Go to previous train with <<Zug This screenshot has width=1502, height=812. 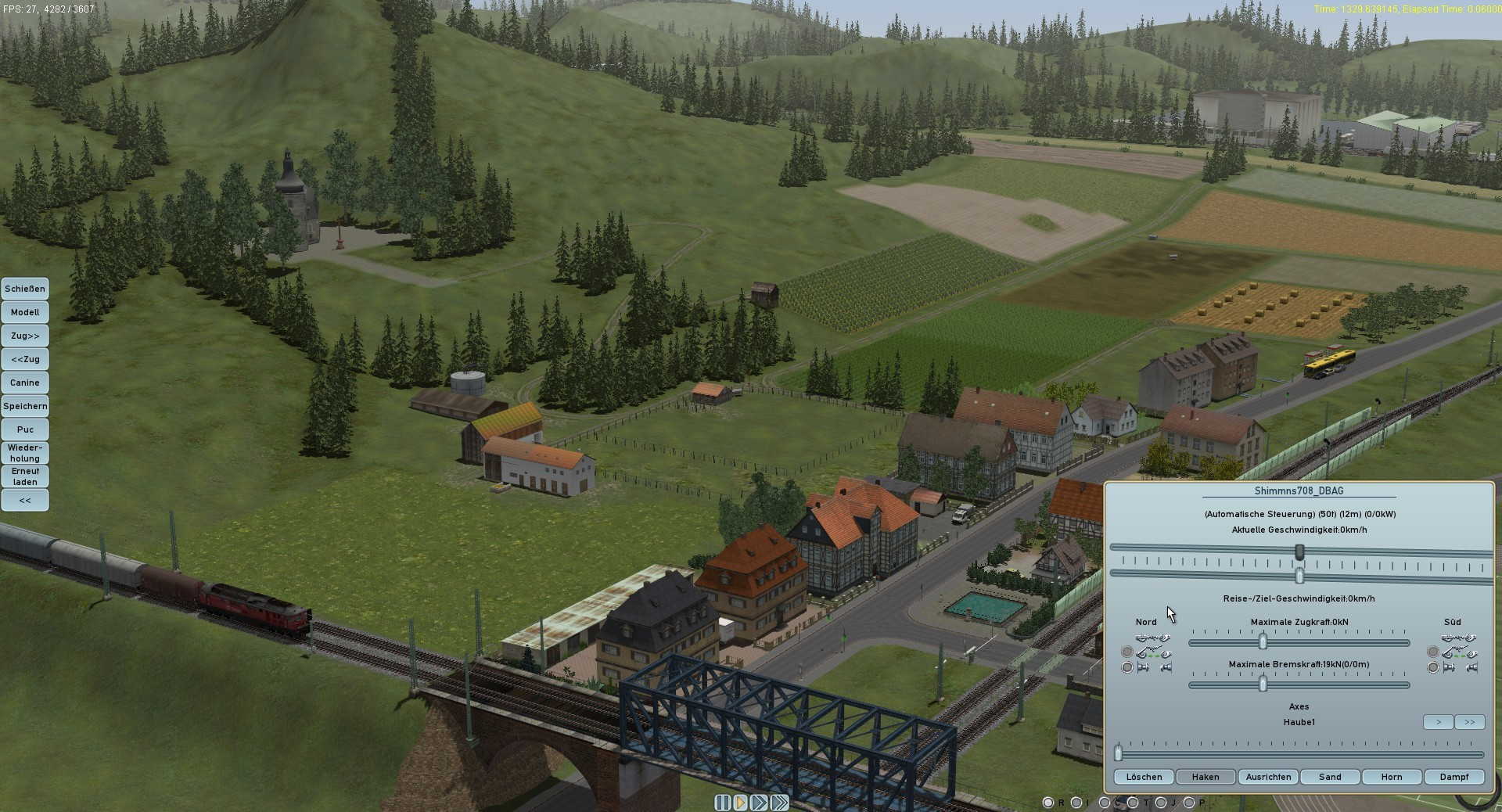tap(25, 359)
